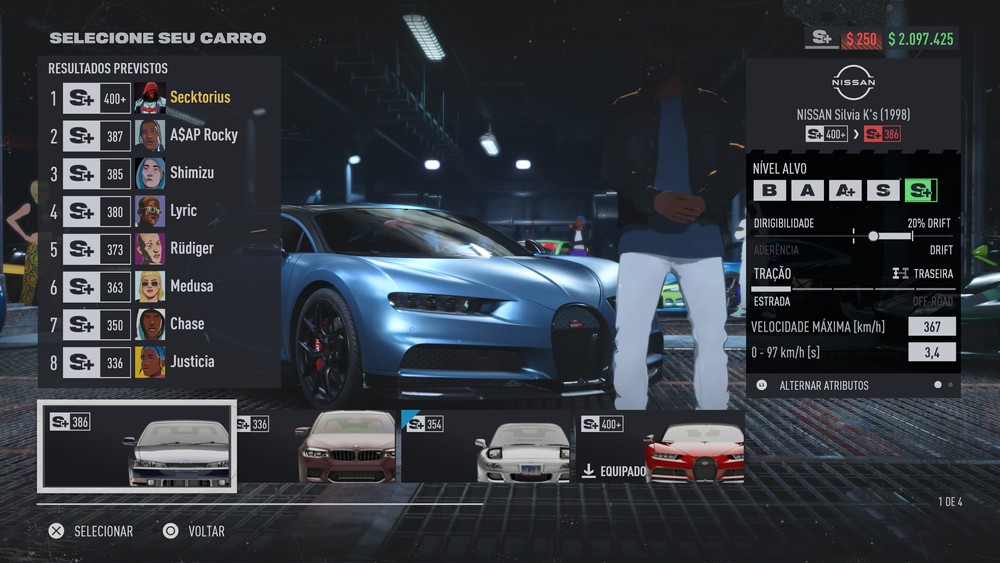This screenshot has width=1000, height=563.
Task: Pick the white car rated 354
Action: 488,446
